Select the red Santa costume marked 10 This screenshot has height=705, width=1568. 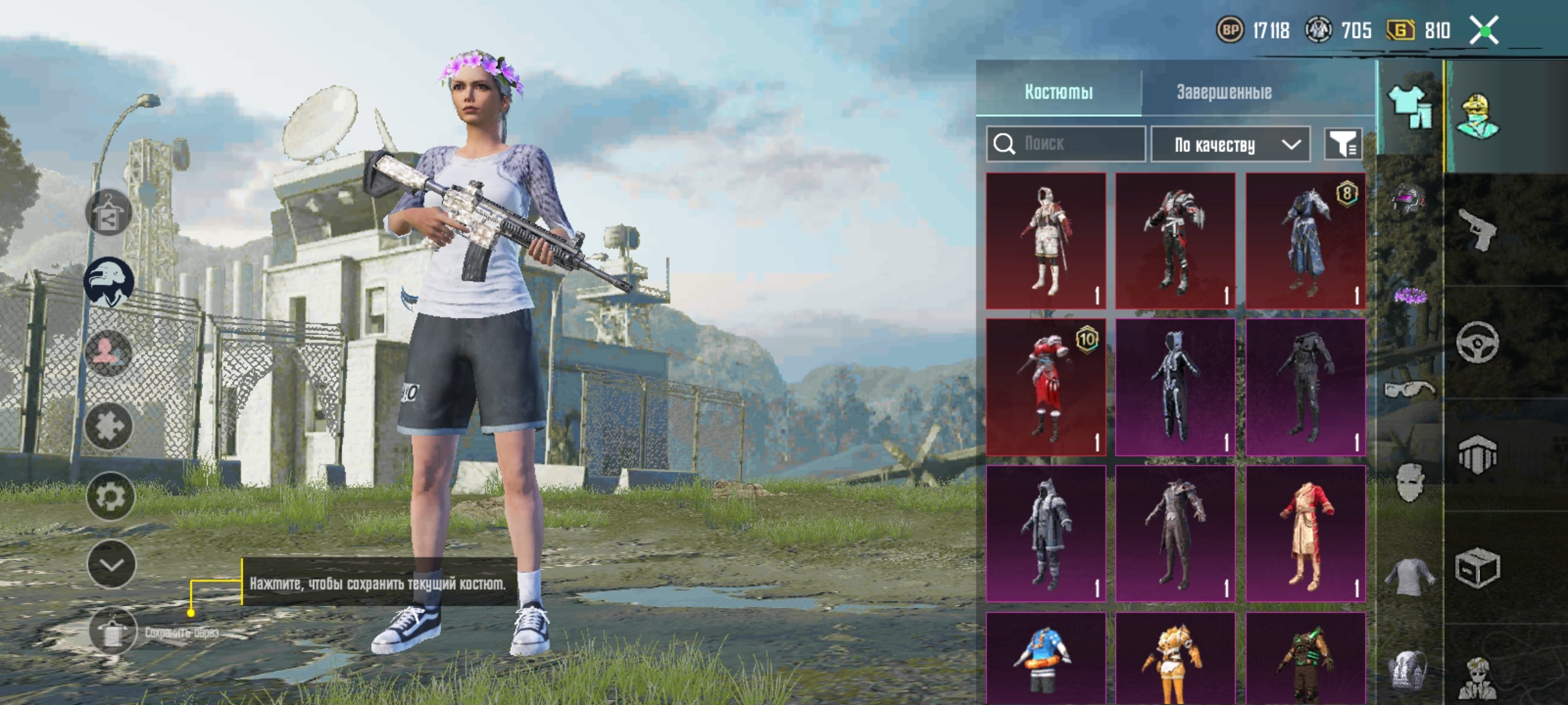click(x=1046, y=387)
